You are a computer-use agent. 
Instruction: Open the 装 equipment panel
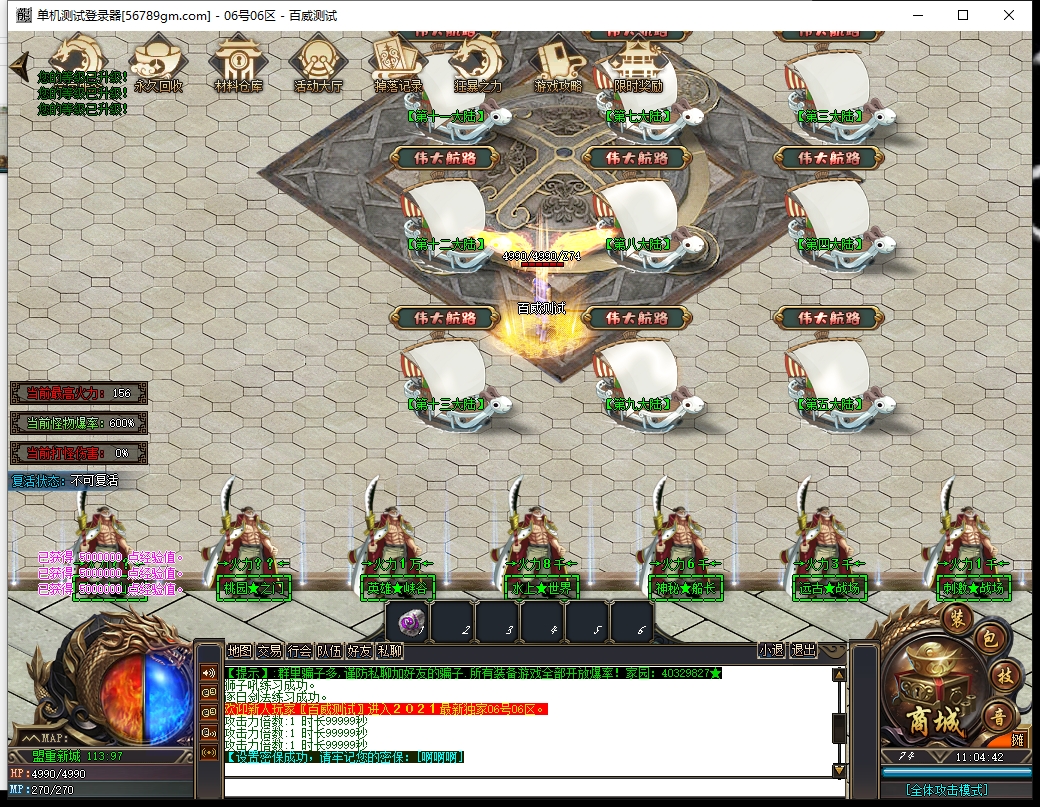click(960, 615)
